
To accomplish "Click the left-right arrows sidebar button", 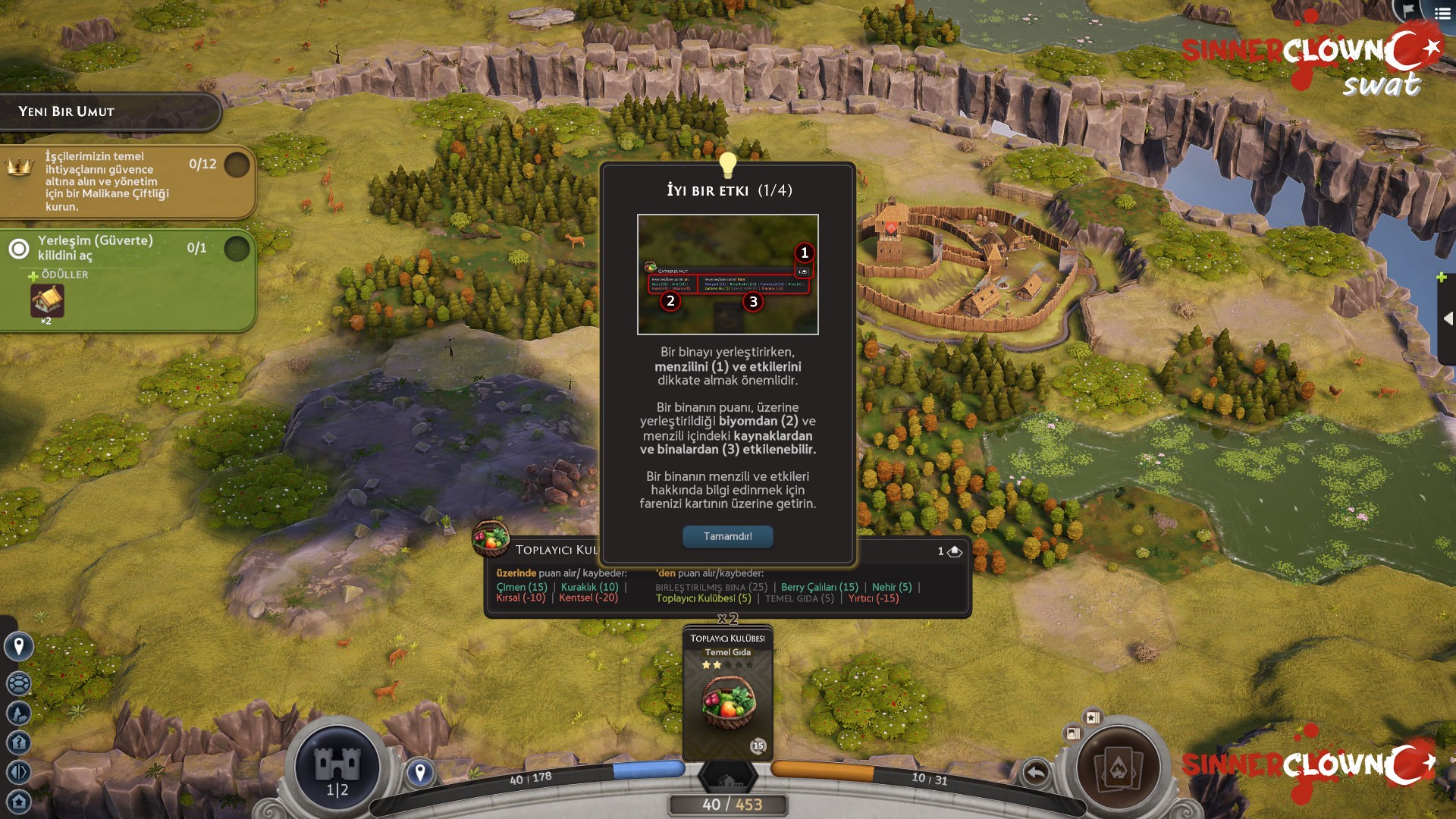I will [19, 772].
